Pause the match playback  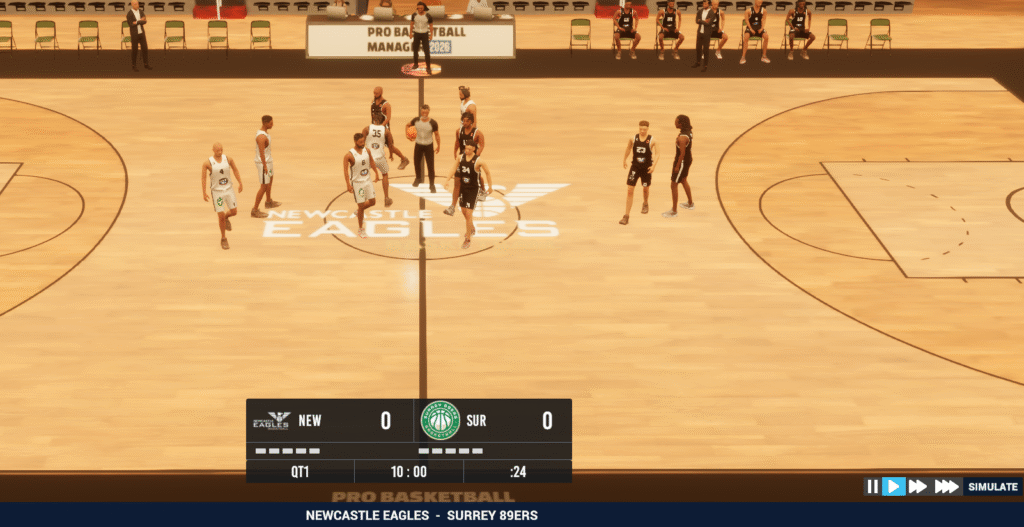click(873, 487)
